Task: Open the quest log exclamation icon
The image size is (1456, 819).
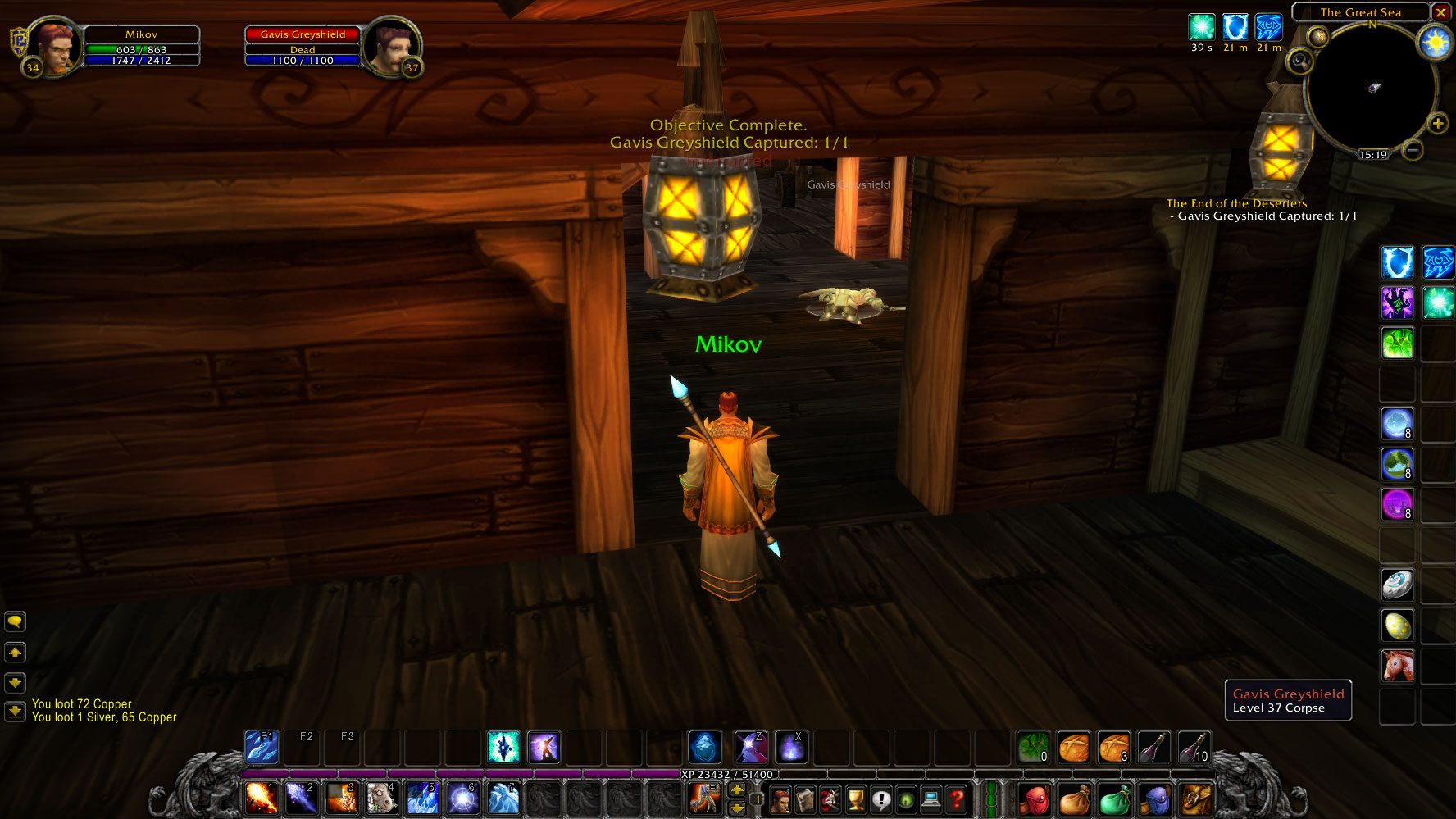Action: 880,798
